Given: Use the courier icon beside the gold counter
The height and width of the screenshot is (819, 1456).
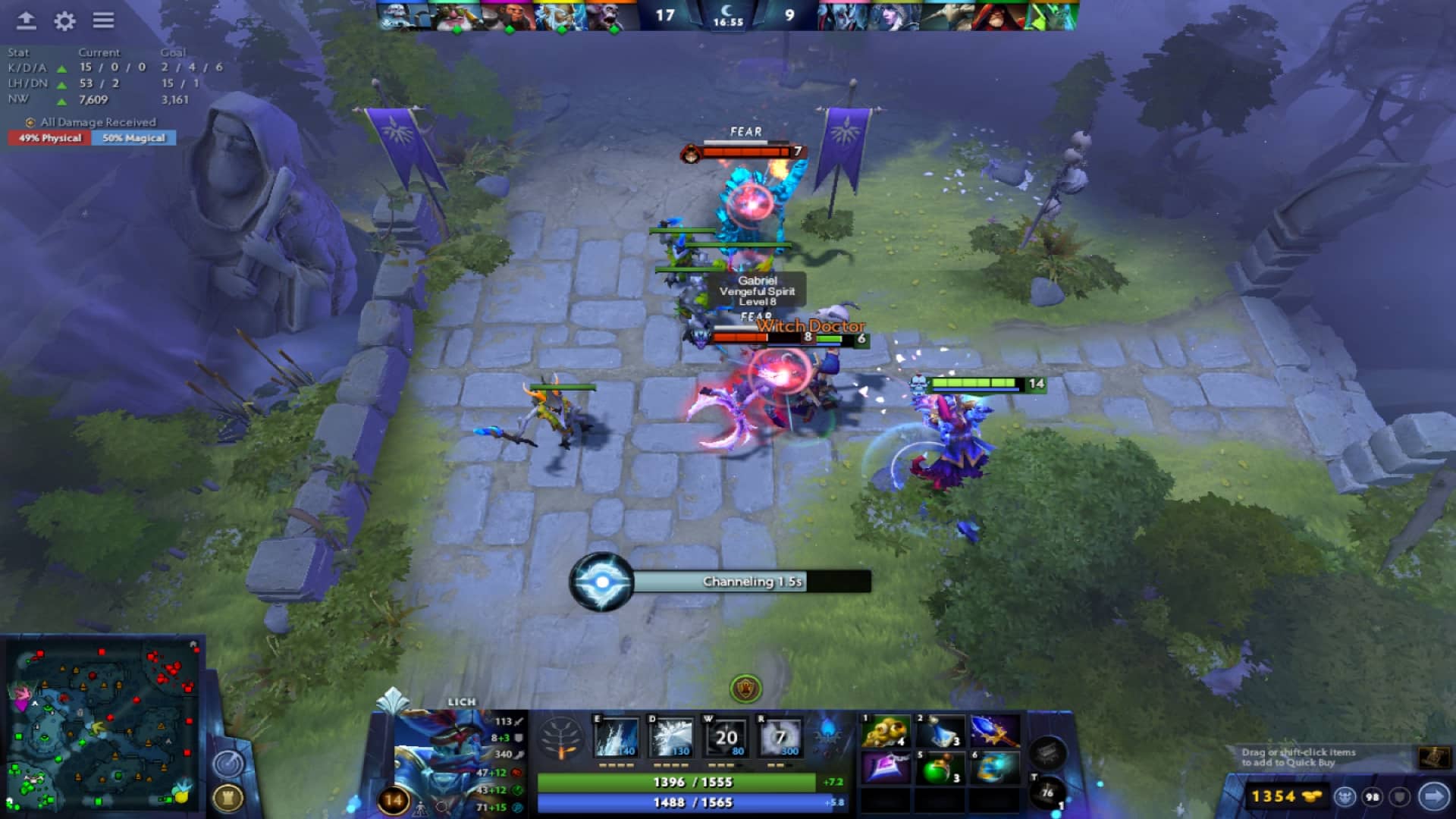Looking at the screenshot, I should coord(1345,795).
